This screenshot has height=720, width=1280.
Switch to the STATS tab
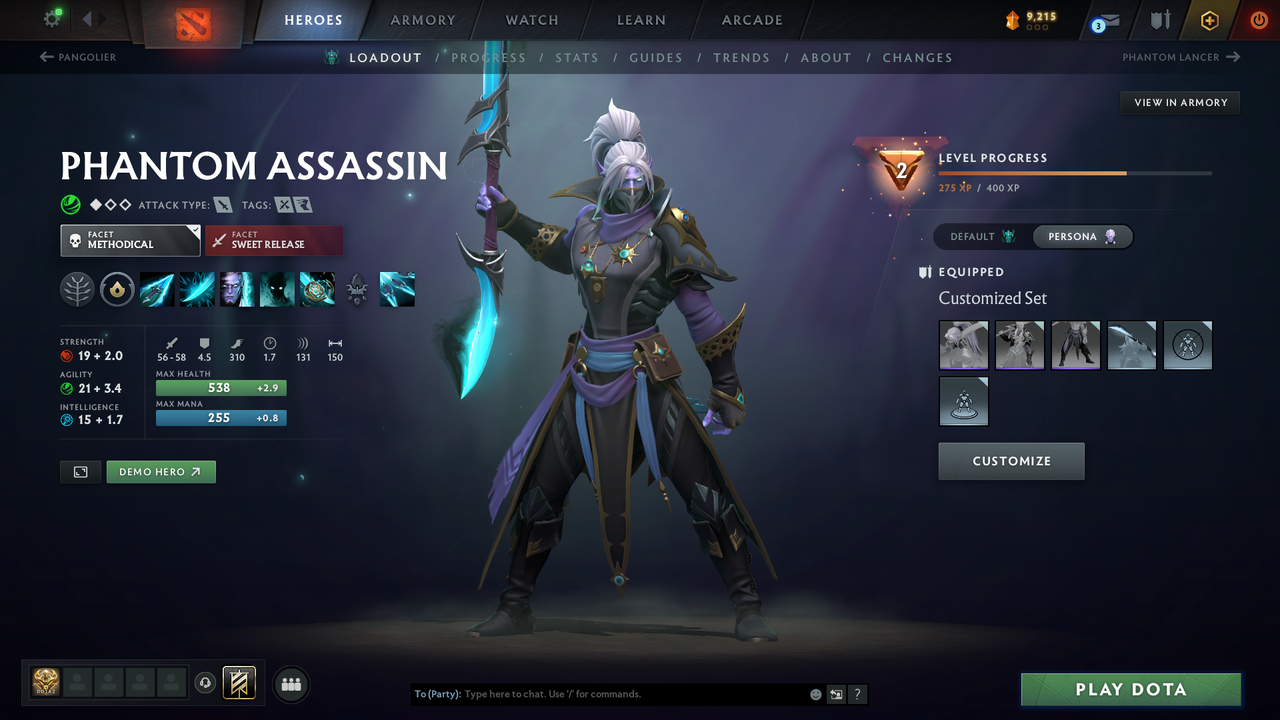tap(577, 57)
